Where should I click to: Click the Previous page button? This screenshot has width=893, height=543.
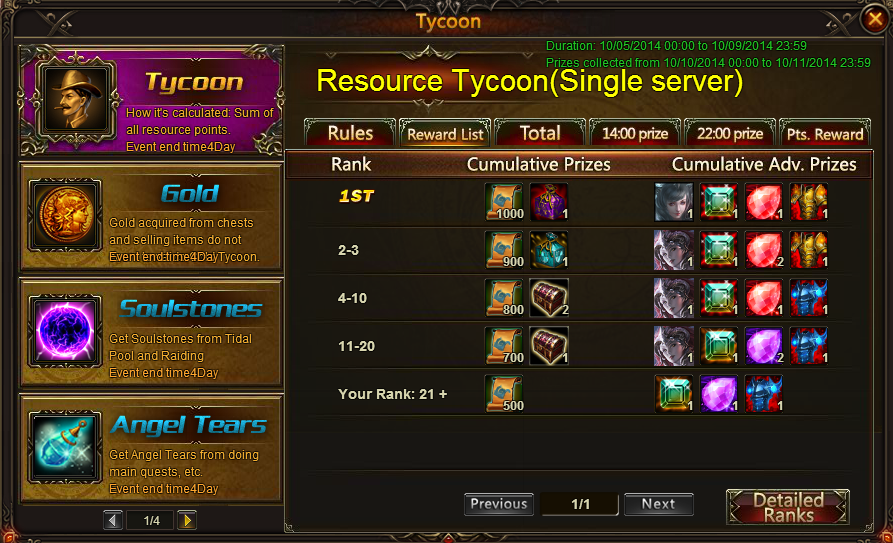click(498, 504)
